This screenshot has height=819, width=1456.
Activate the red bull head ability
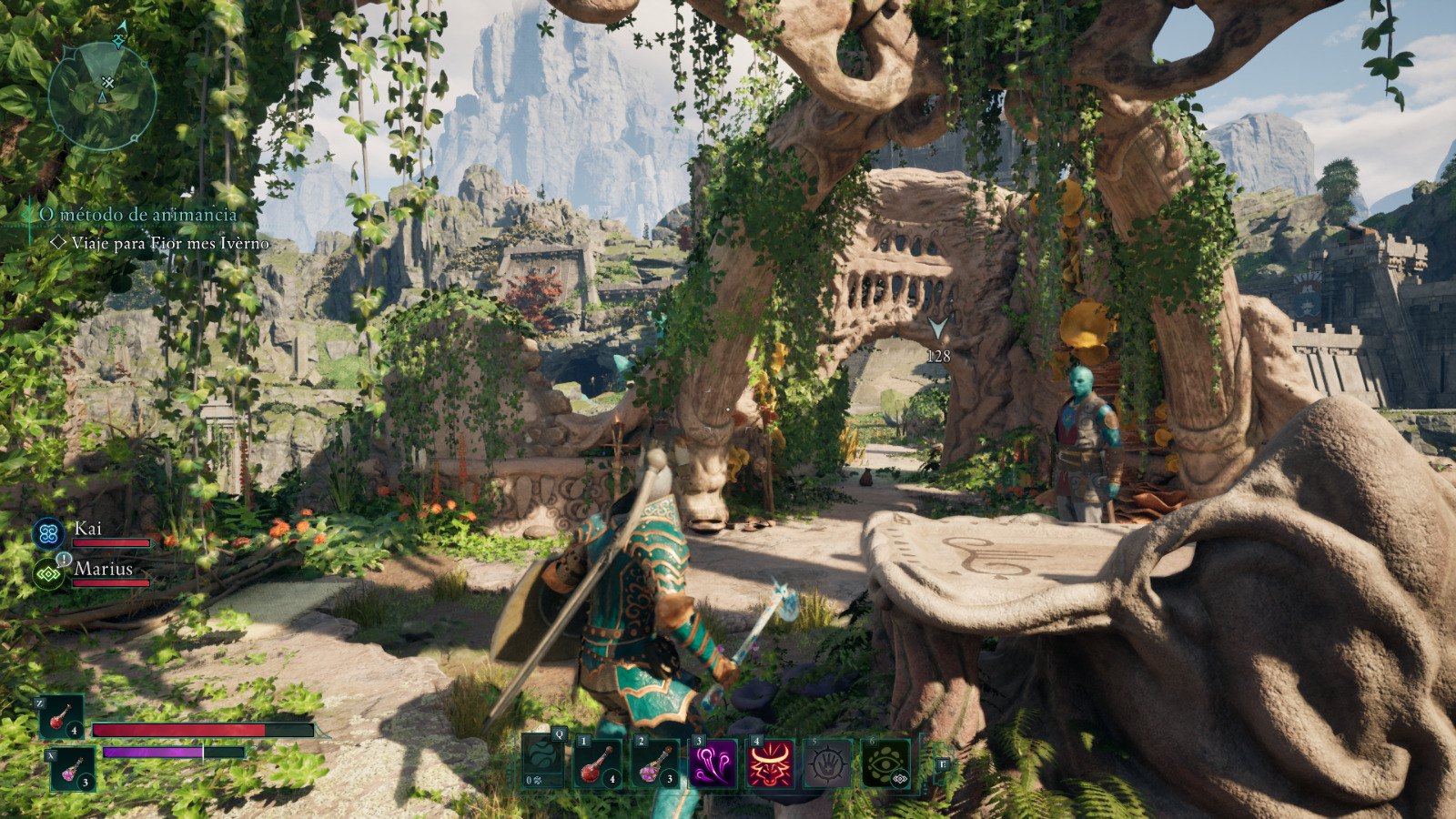(x=770, y=763)
